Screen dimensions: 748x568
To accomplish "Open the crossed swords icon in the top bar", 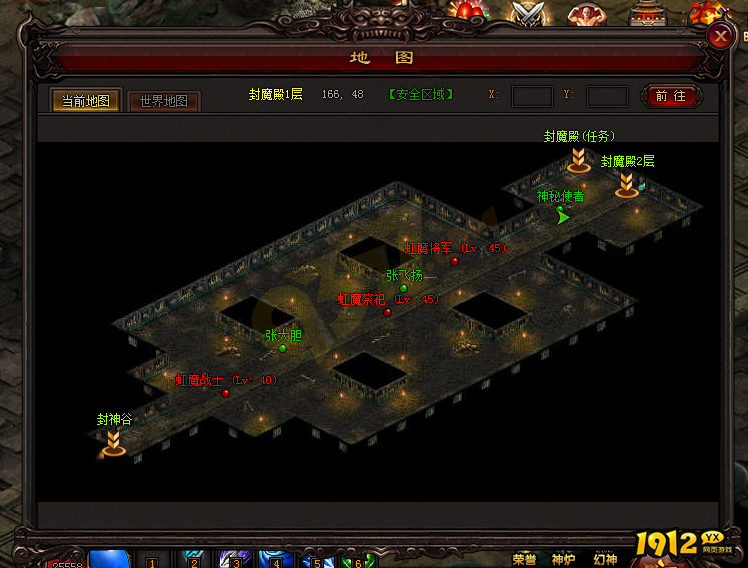I will (527, 12).
